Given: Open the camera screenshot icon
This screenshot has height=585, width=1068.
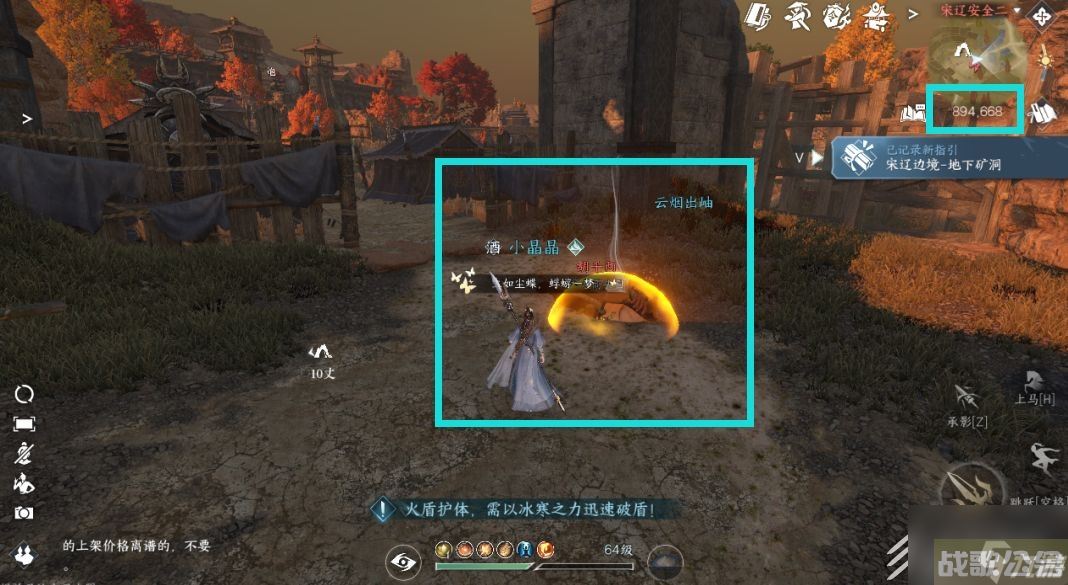Looking at the screenshot, I should coord(24,512).
